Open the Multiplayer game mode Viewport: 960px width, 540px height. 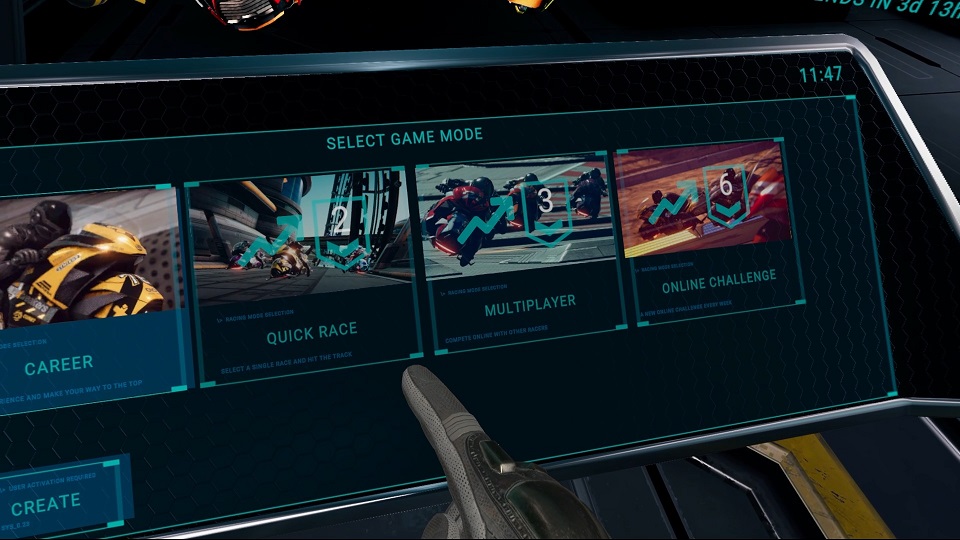click(518, 250)
